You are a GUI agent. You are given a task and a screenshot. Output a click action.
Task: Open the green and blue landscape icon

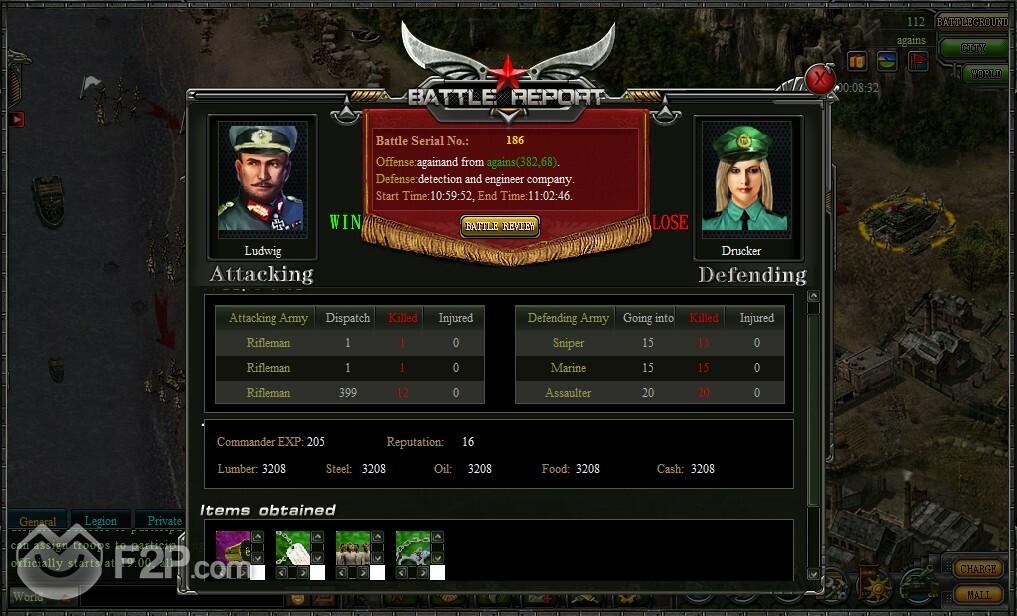pos(887,61)
